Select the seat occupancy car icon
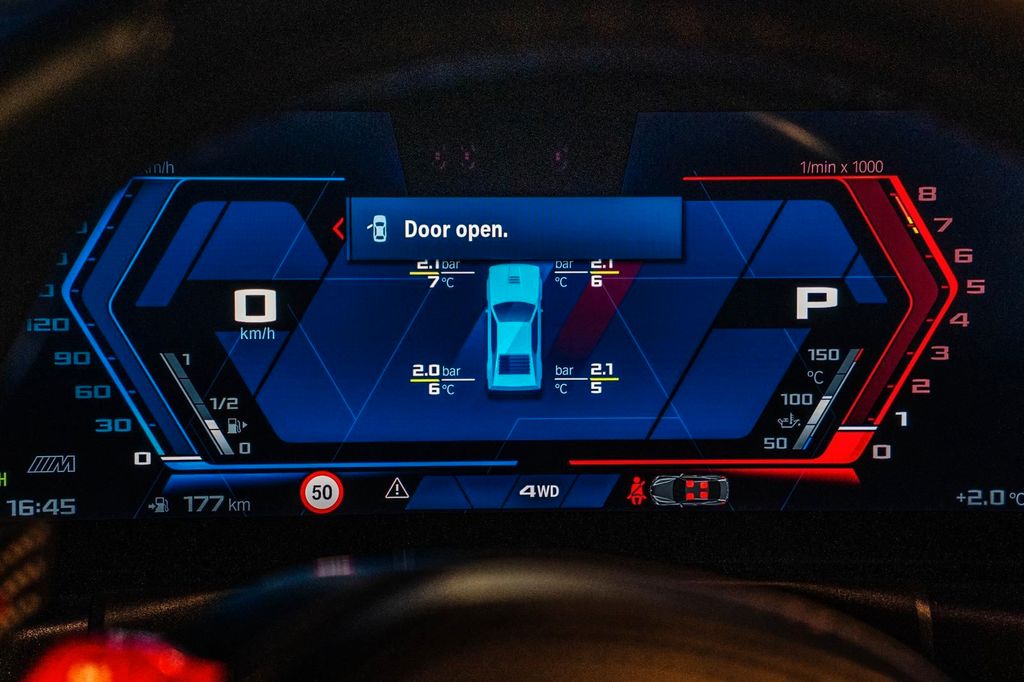The image size is (1024, 682). (x=689, y=490)
